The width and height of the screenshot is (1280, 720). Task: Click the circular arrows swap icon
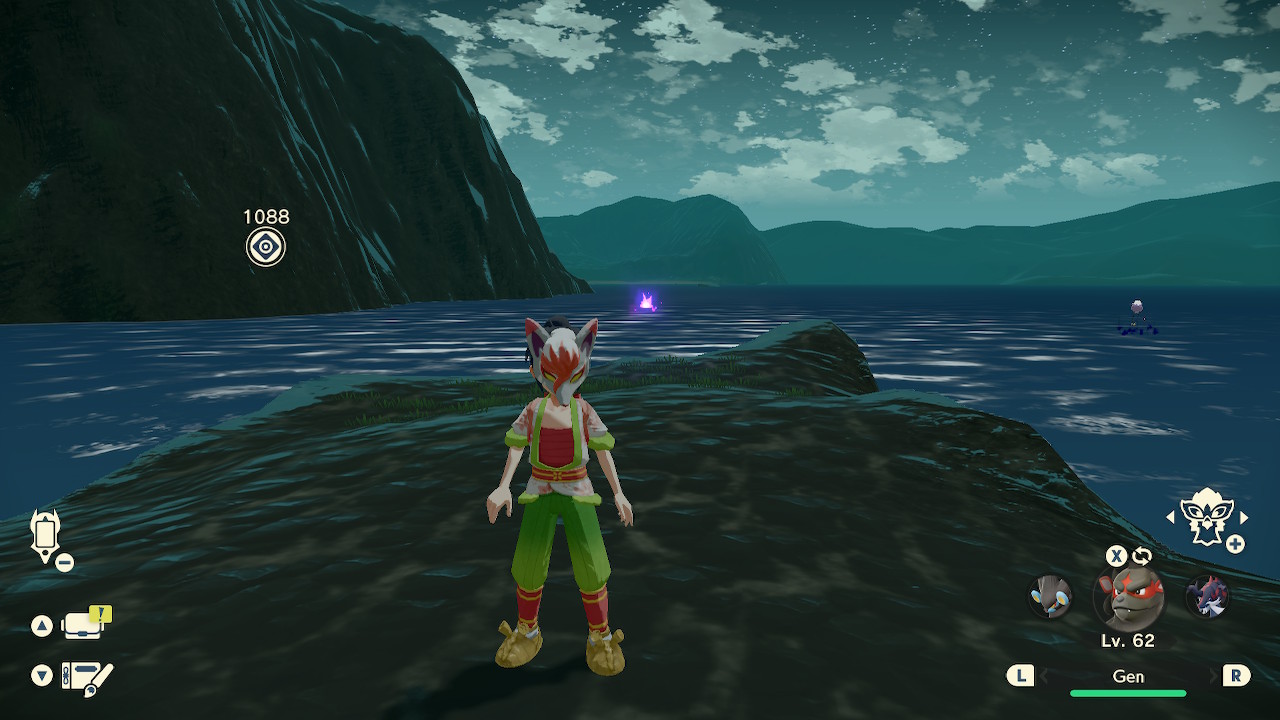(1141, 556)
